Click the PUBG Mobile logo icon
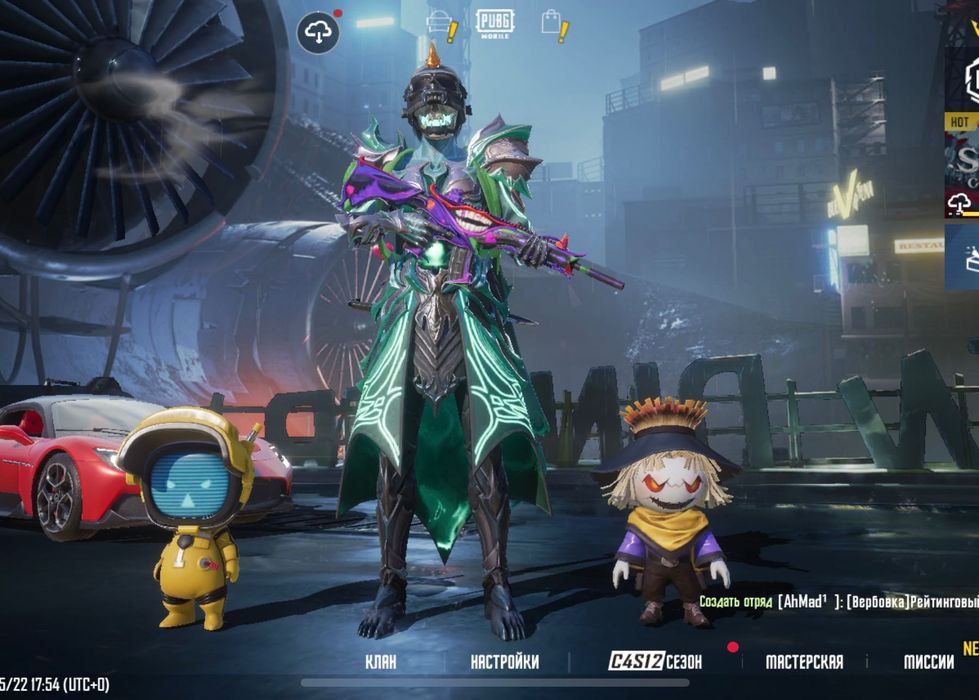Image resolution: width=979 pixels, height=700 pixels. [x=494, y=23]
